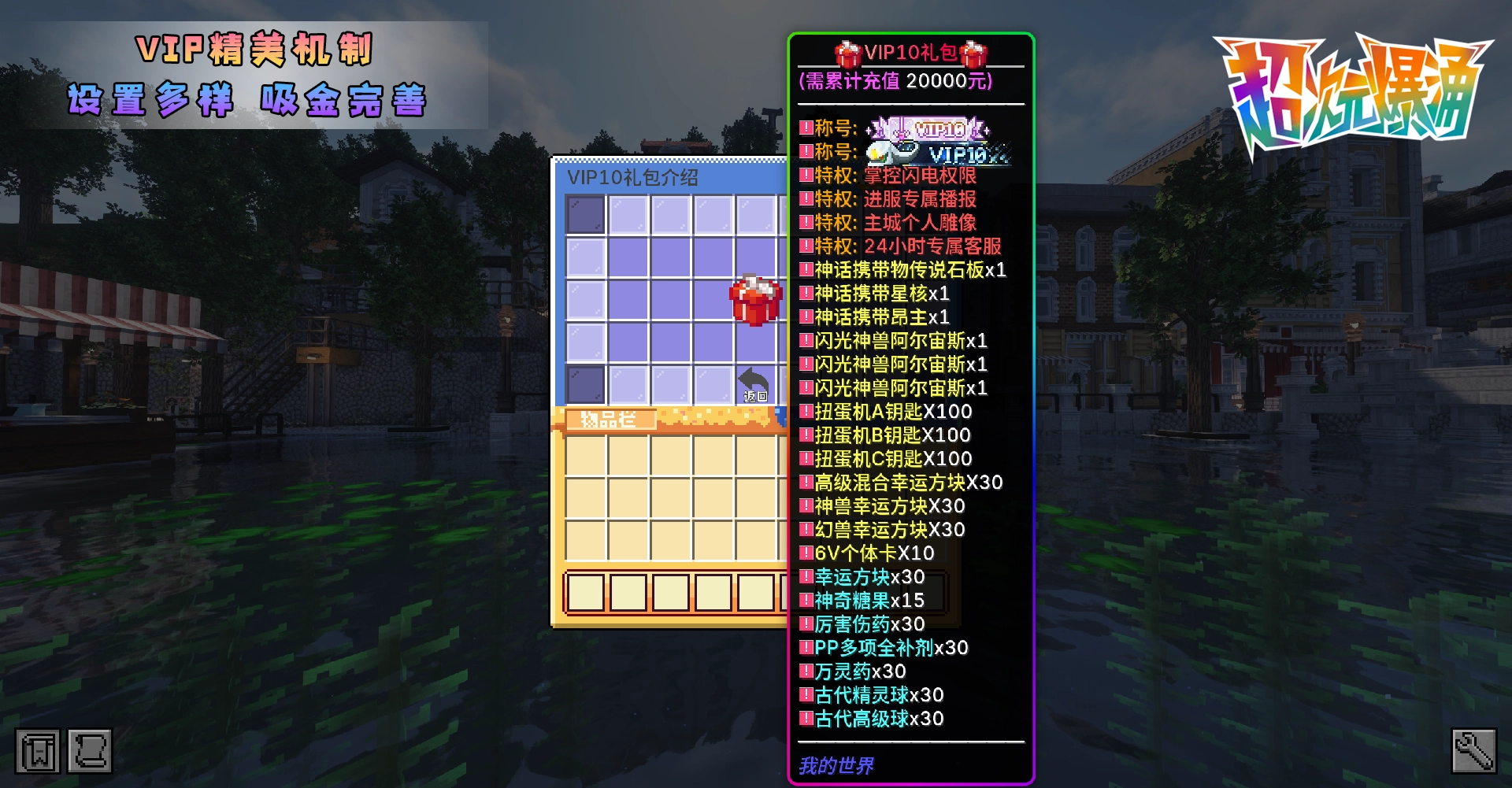Click the 我的世界 link at tooltip bottom
This screenshot has width=1512, height=788.
pyautogui.click(x=836, y=766)
